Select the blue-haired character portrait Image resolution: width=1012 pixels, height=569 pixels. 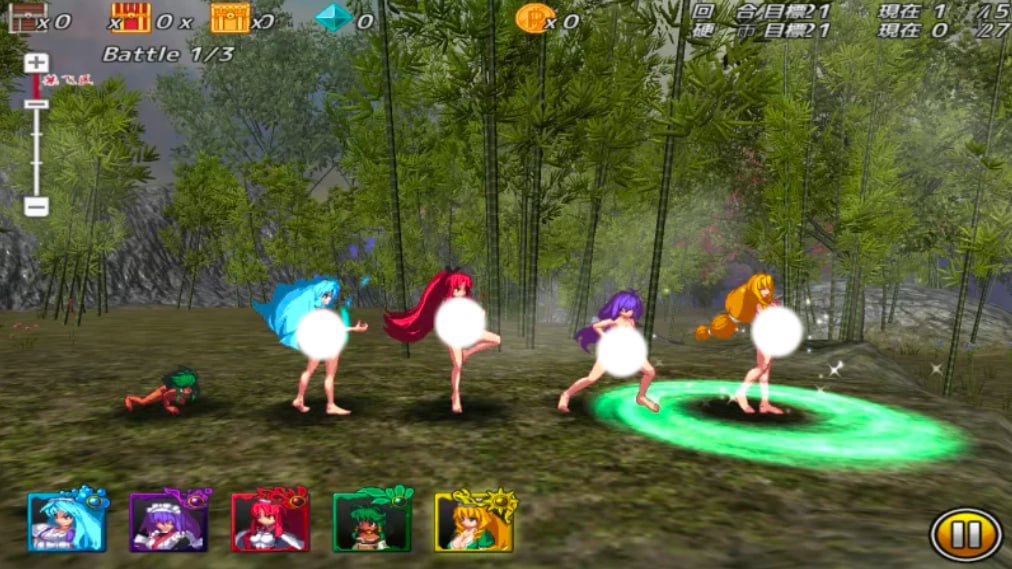(67, 521)
